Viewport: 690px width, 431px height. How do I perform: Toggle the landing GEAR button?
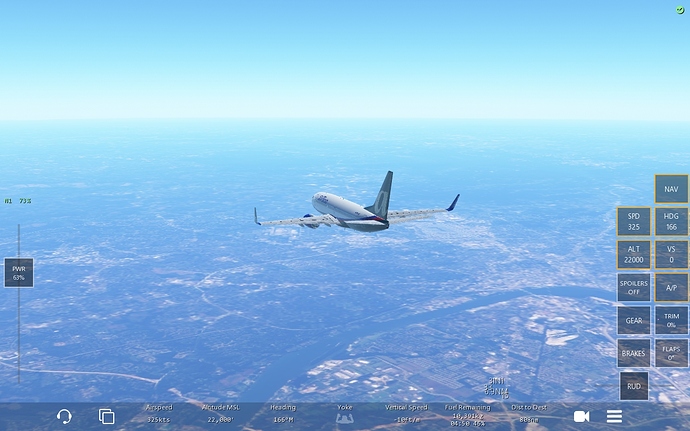[633, 320]
